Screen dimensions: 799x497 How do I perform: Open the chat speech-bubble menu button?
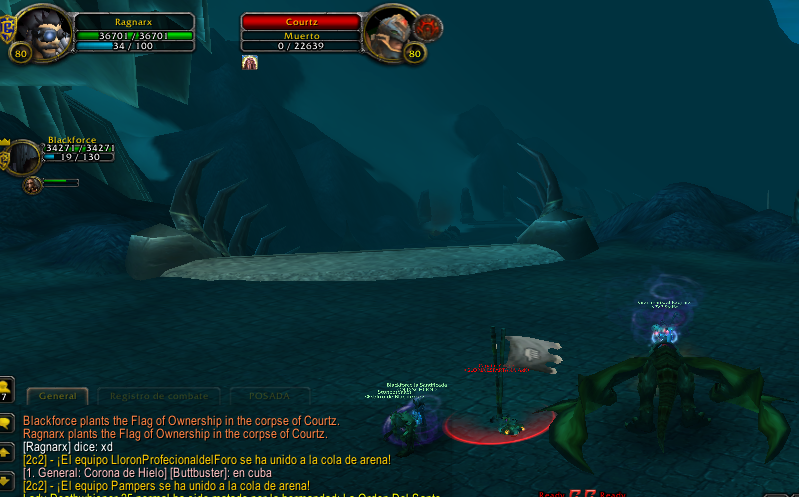pos(6,422)
